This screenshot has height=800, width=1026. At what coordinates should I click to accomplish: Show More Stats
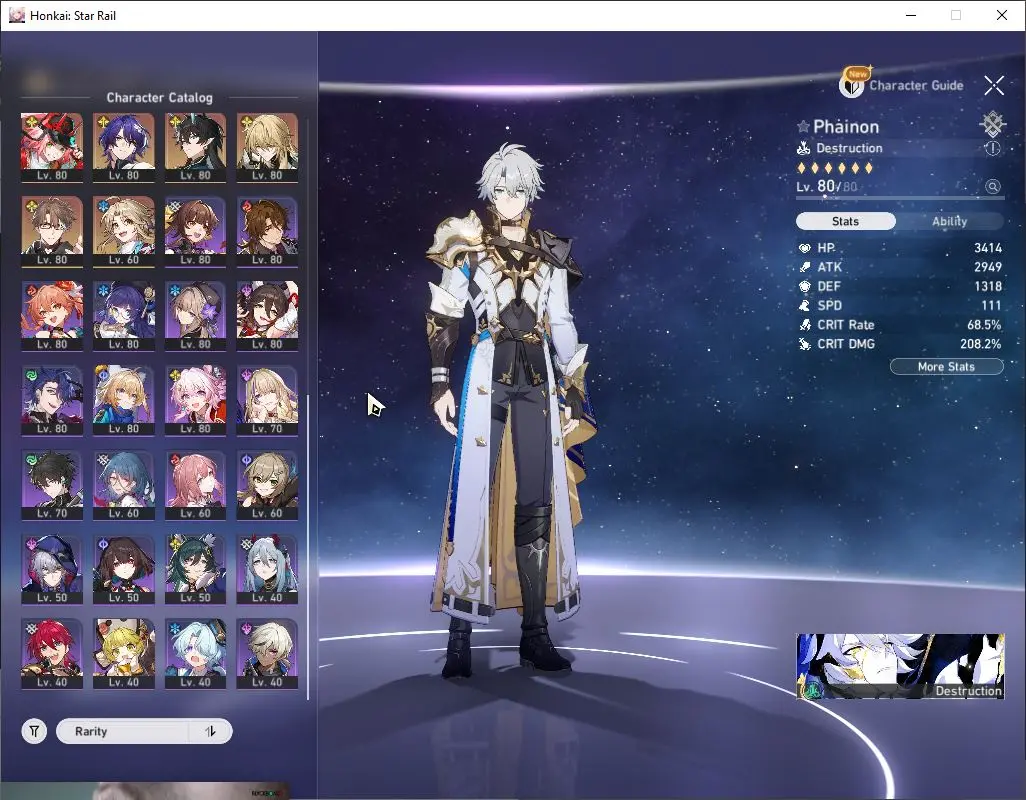click(946, 367)
